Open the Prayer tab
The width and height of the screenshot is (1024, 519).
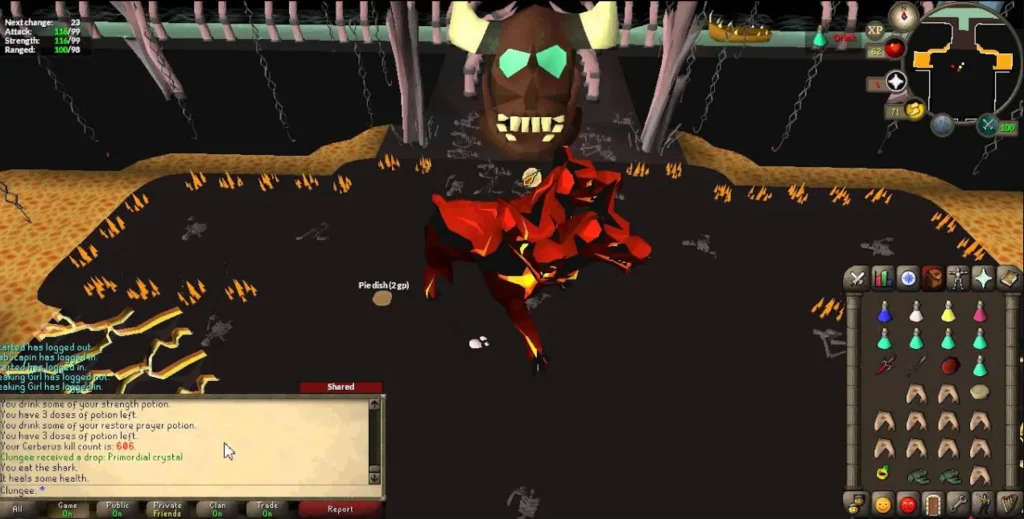tap(983, 278)
